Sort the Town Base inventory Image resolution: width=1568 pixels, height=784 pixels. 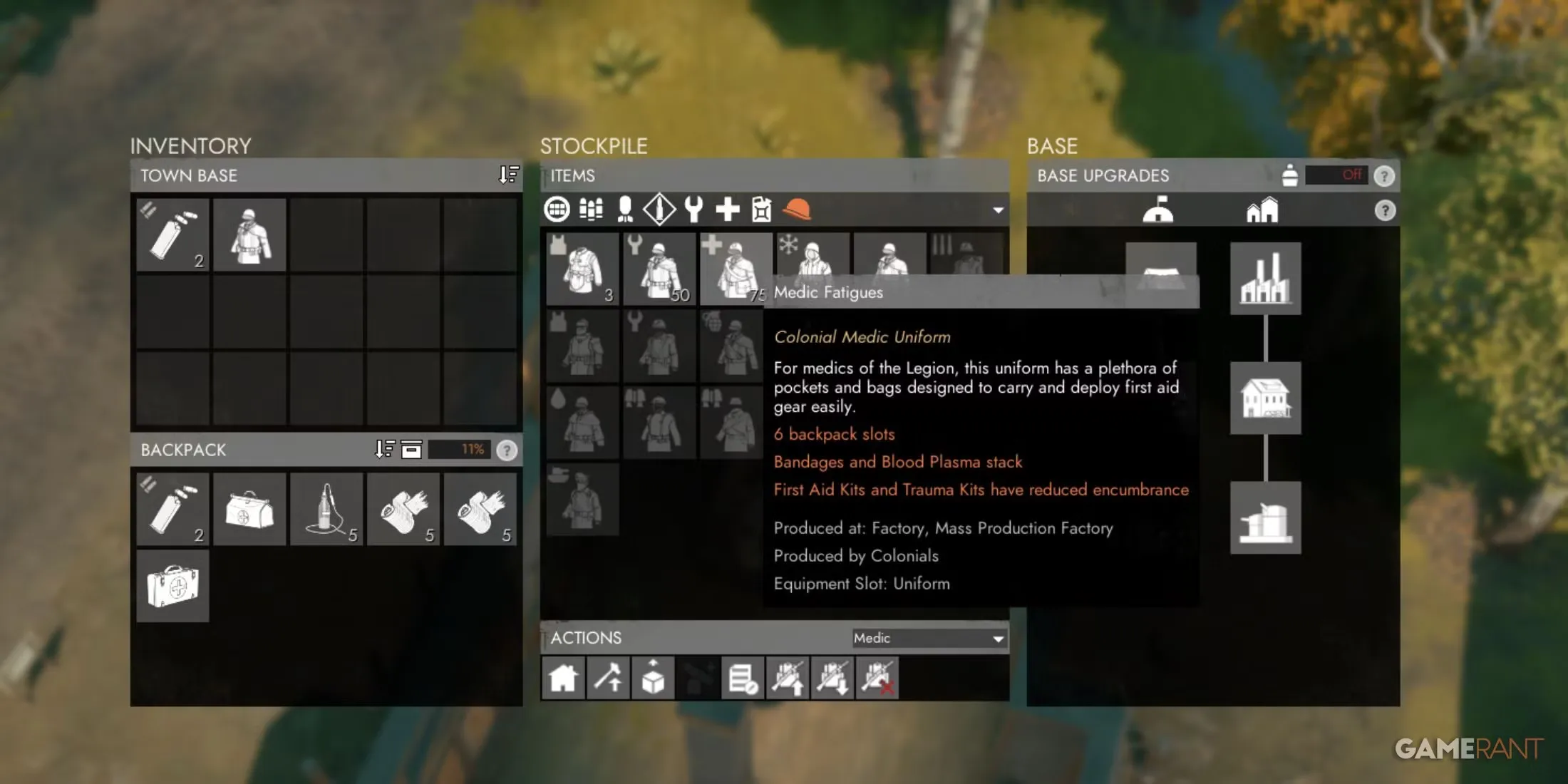508,175
